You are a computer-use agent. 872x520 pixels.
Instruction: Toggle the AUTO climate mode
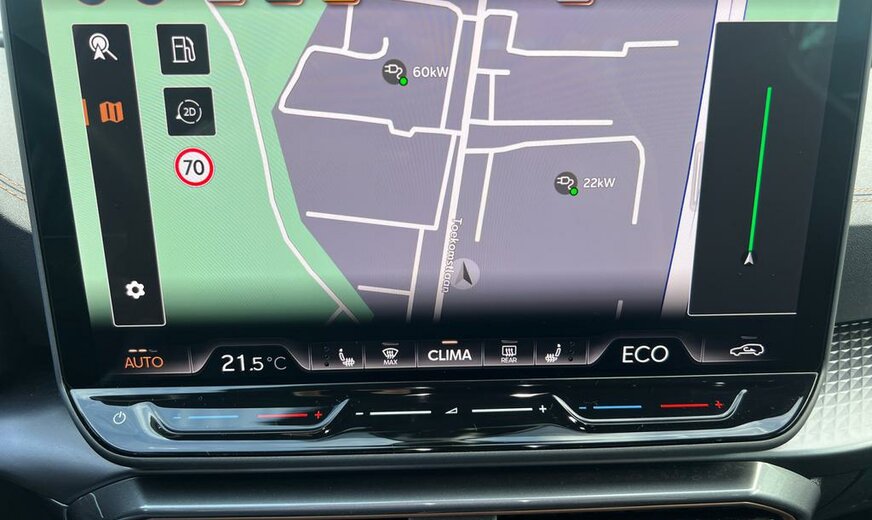click(144, 361)
